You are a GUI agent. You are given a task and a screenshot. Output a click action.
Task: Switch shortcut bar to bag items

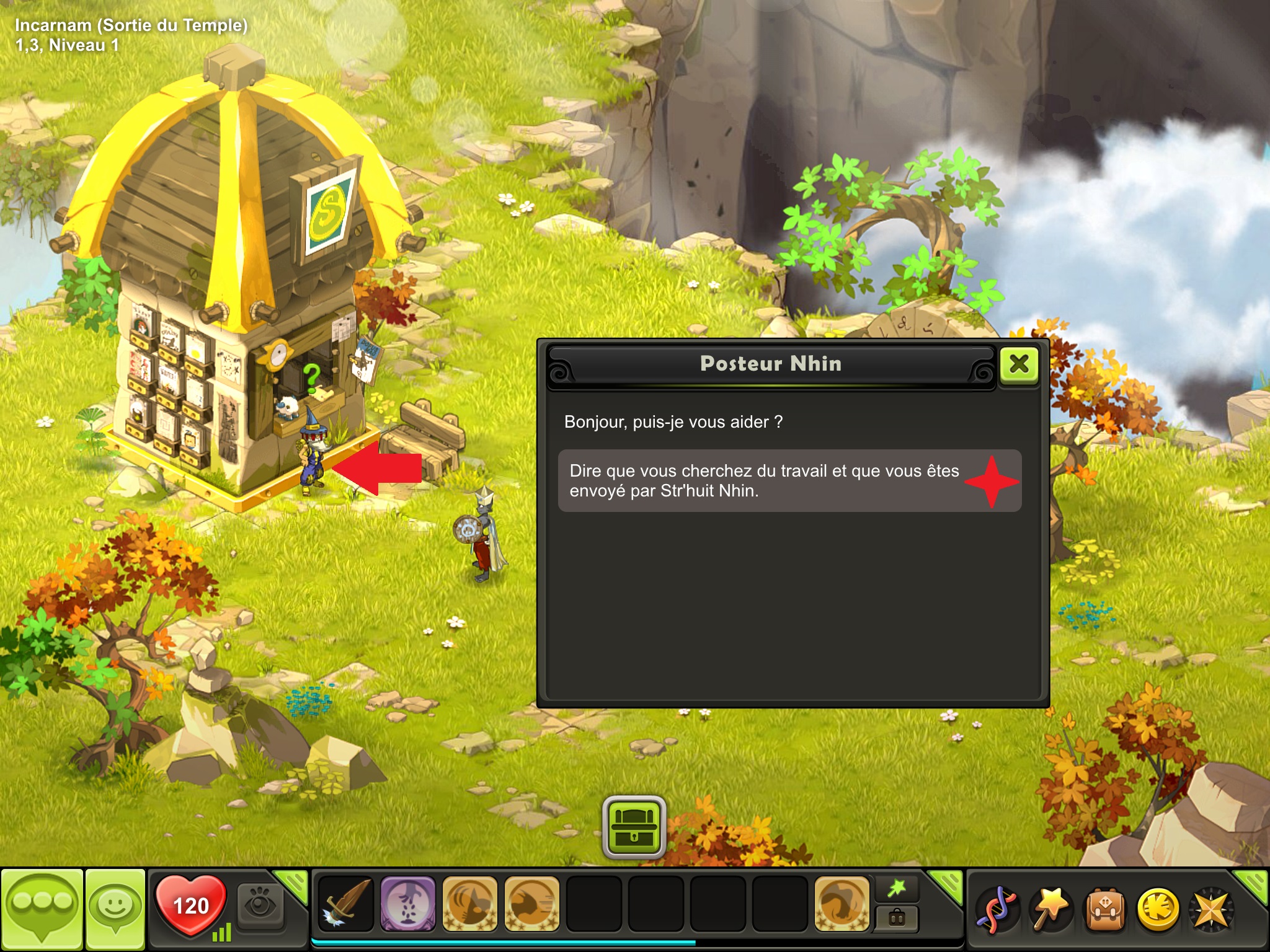pos(897,918)
